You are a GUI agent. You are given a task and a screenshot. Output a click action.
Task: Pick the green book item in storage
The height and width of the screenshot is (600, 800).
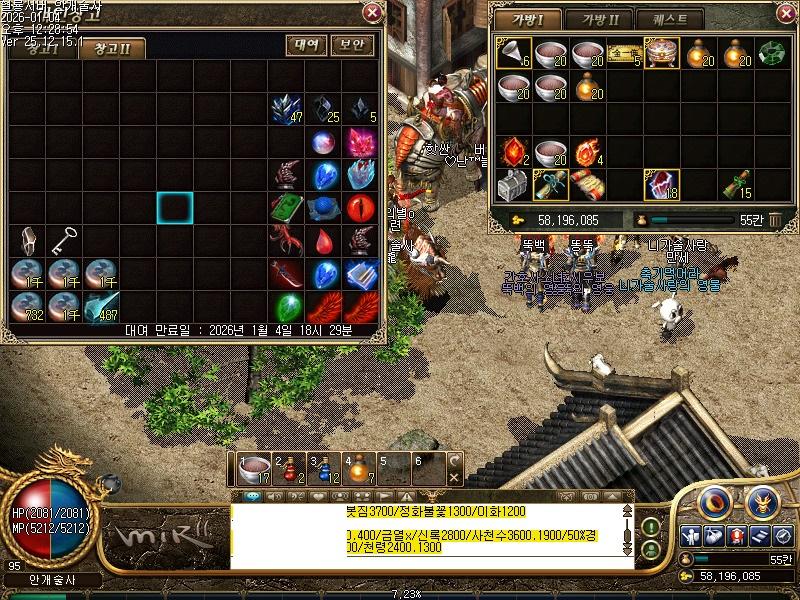tap(287, 207)
